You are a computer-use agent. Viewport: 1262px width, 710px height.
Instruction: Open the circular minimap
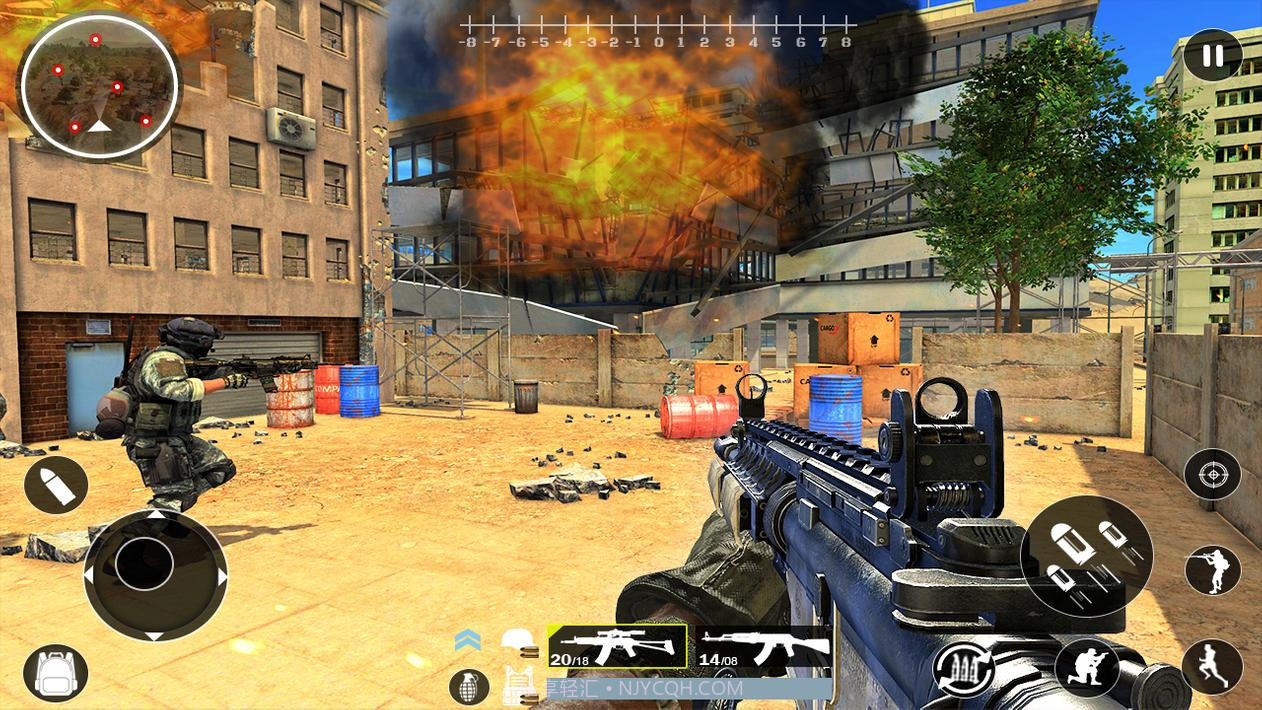pyautogui.click(x=99, y=86)
